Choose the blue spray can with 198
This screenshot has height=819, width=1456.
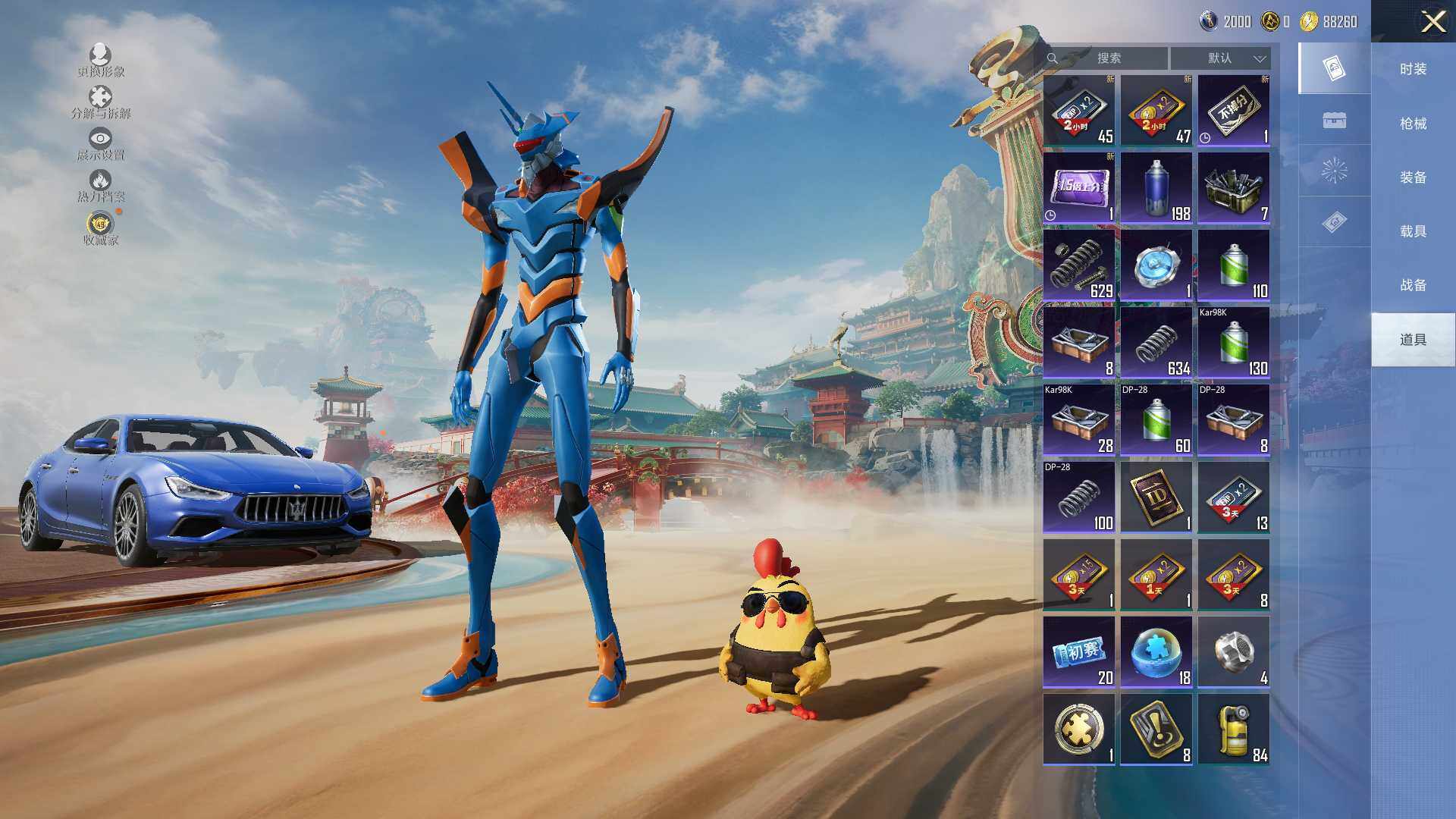[x=1156, y=188]
